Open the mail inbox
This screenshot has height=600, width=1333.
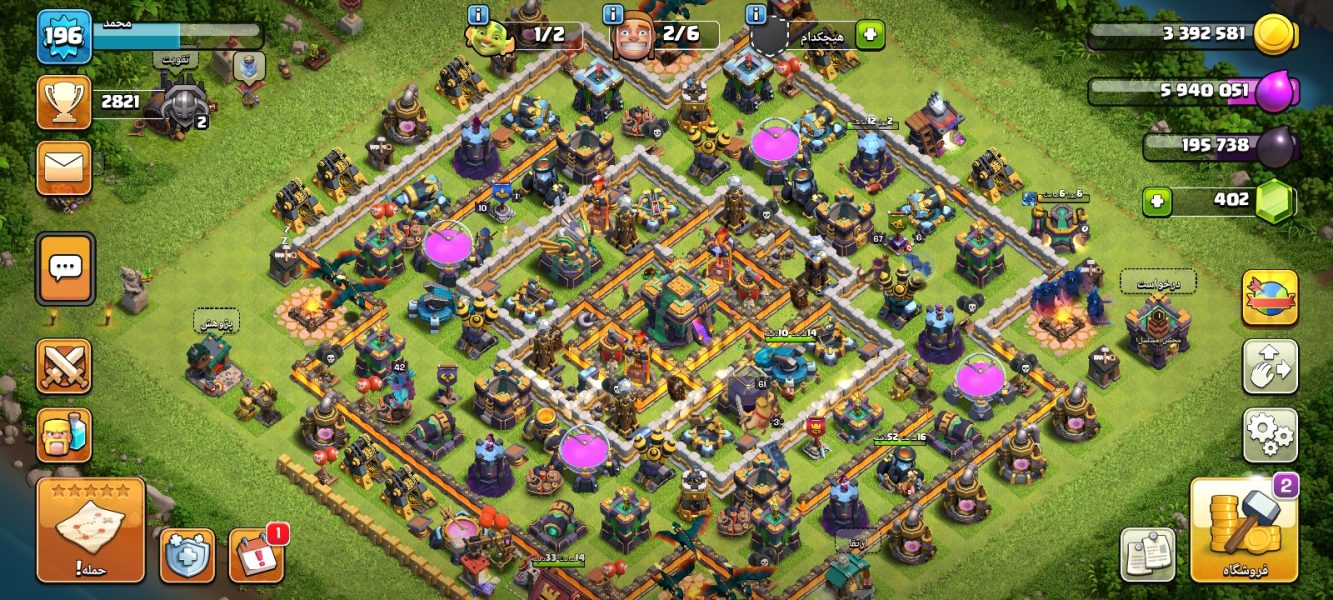pyautogui.click(x=64, y=167)
